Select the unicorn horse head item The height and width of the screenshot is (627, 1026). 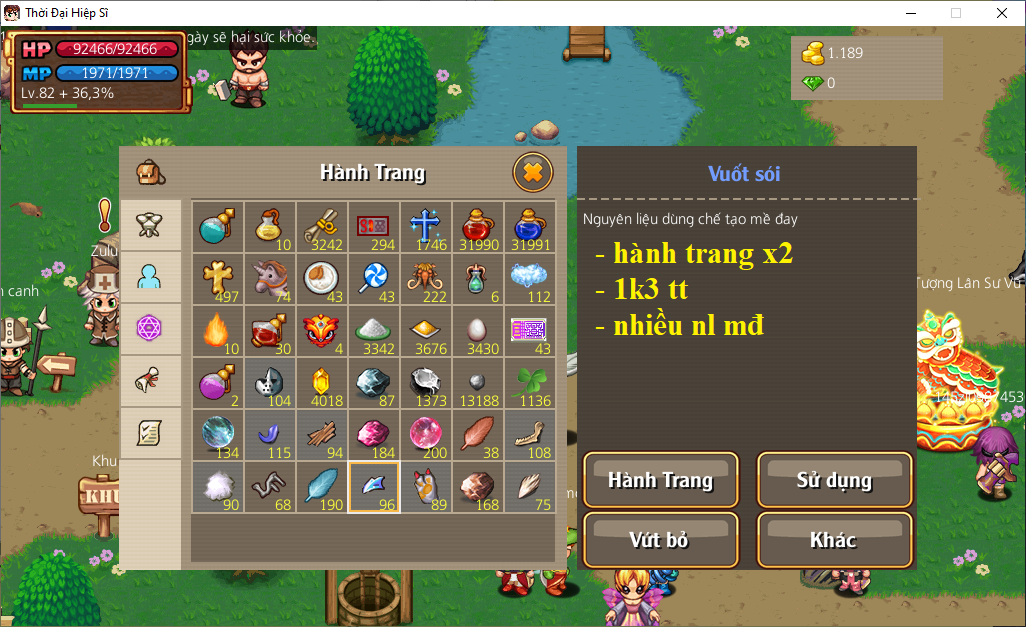(x=270, y=278)
